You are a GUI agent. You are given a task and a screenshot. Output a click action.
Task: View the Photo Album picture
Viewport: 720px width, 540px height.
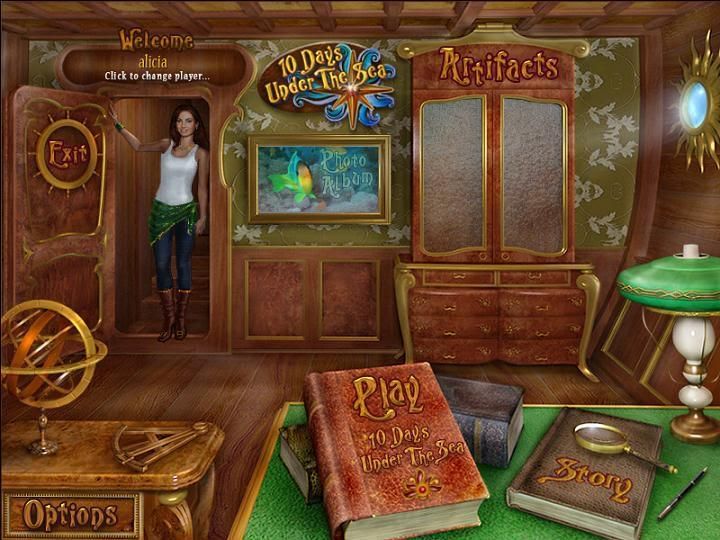point(320,180)
